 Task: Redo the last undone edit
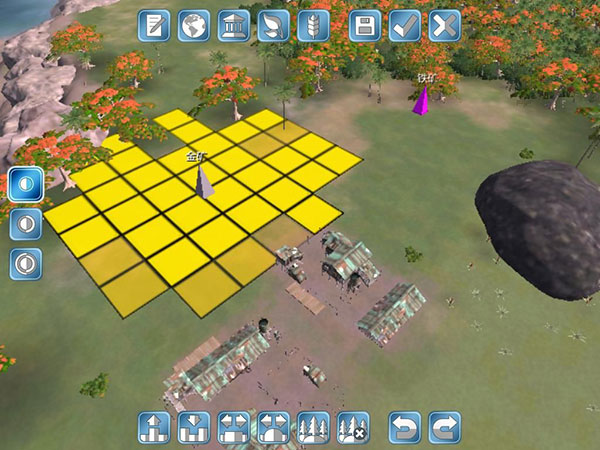point(444,427)
